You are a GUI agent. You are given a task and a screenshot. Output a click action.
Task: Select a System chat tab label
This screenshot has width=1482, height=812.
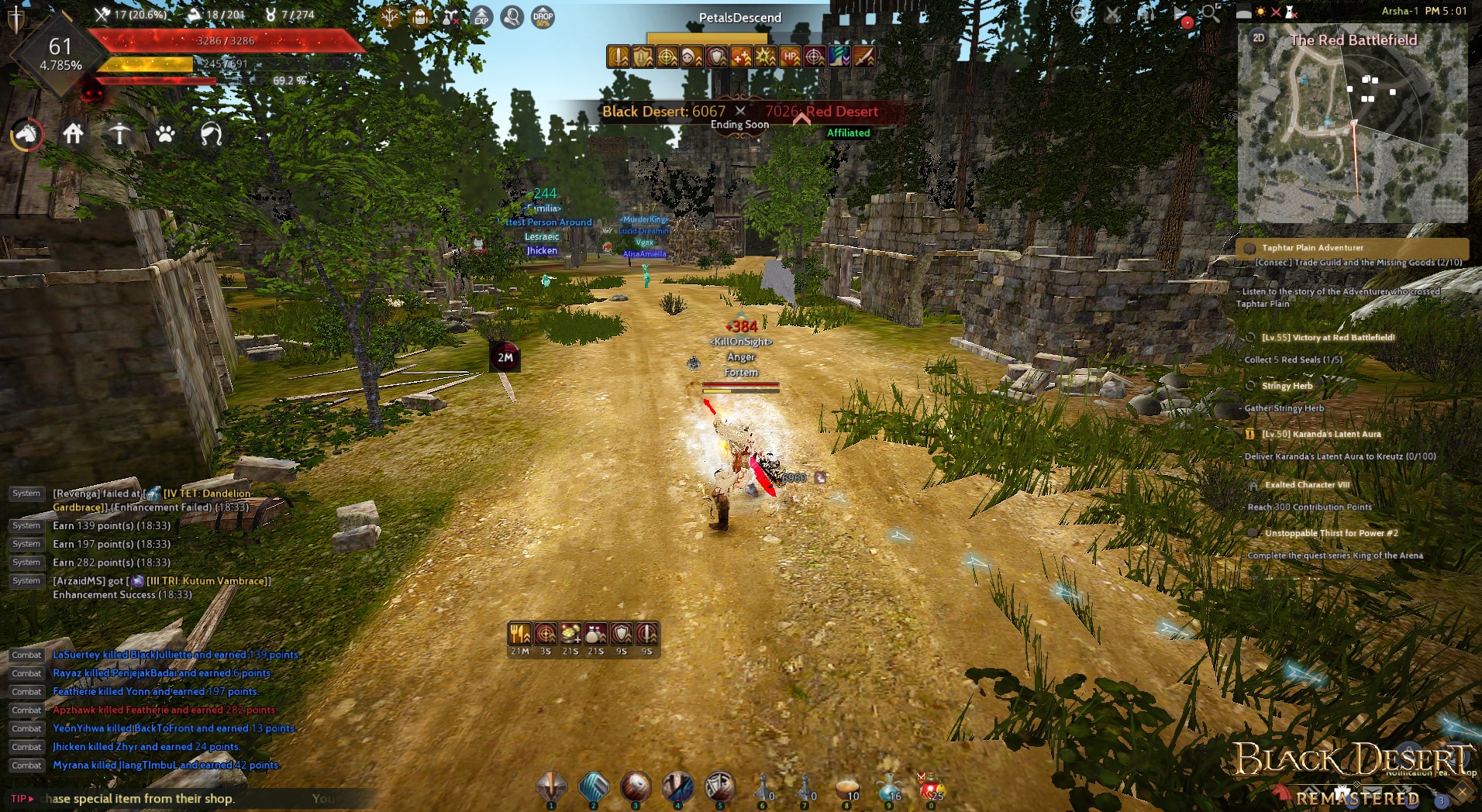26,525
